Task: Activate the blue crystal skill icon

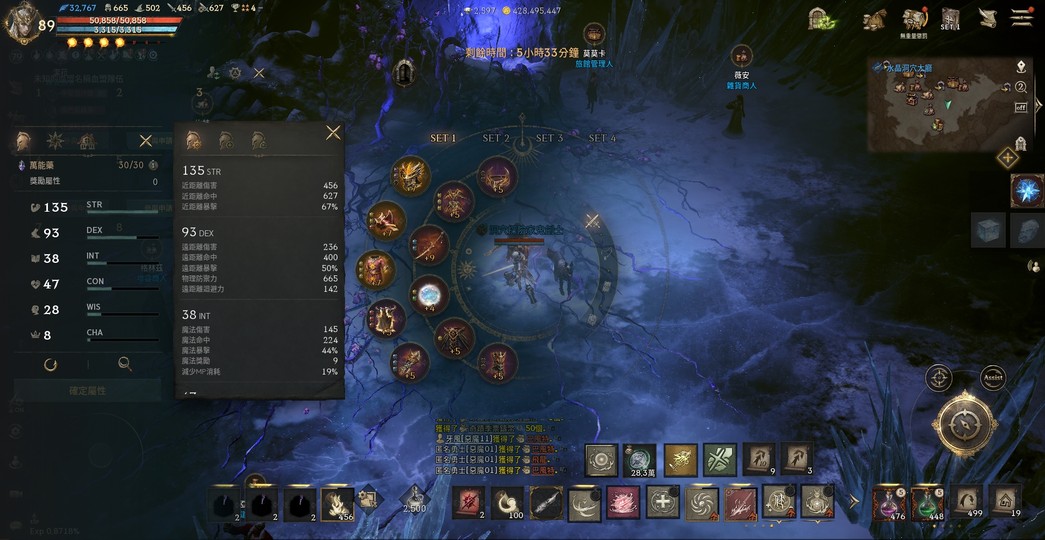Action: pyautogui.click(x=1027, y=190)
